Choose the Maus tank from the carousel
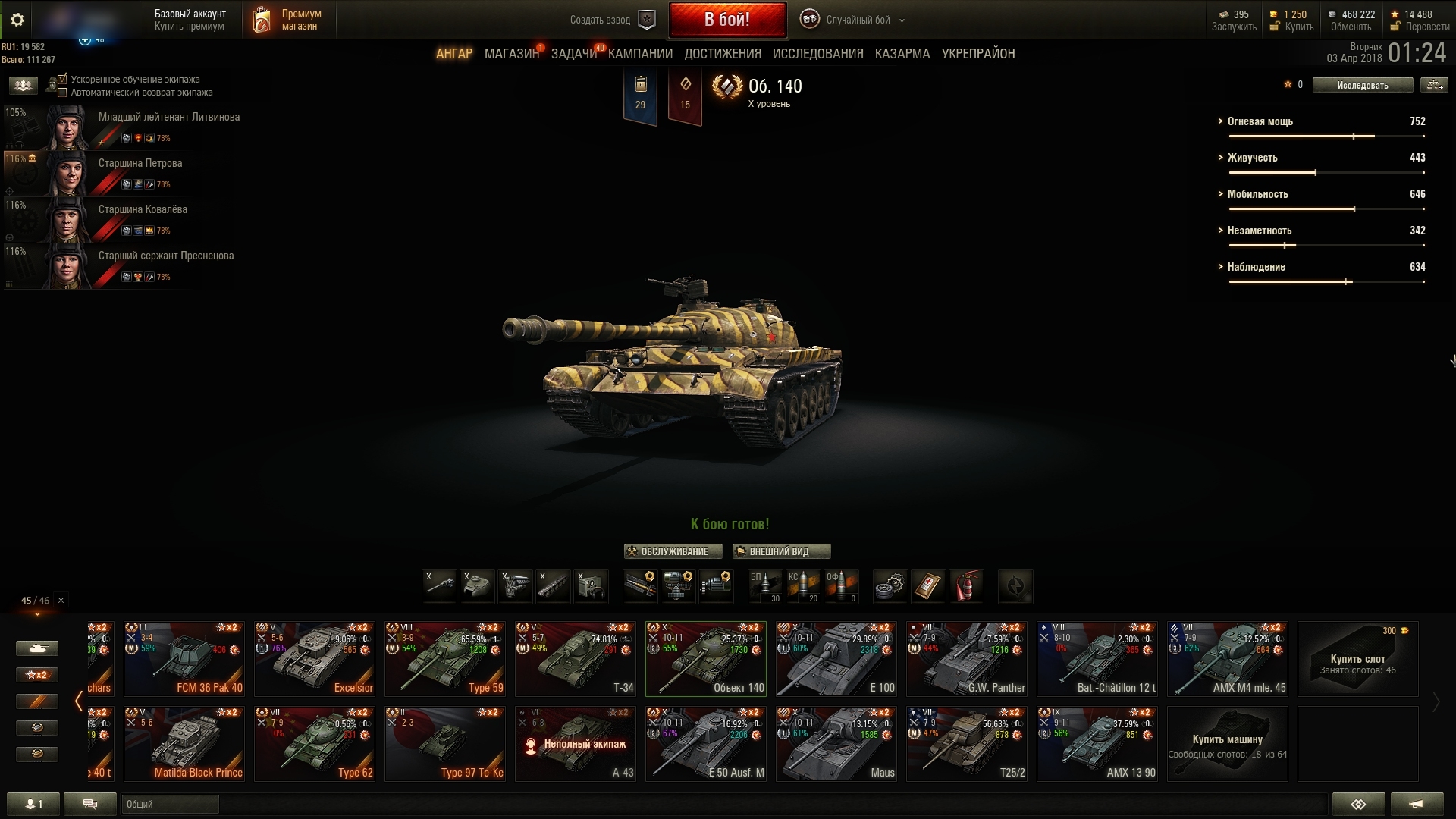1456x819 pixels. (836, 744)
